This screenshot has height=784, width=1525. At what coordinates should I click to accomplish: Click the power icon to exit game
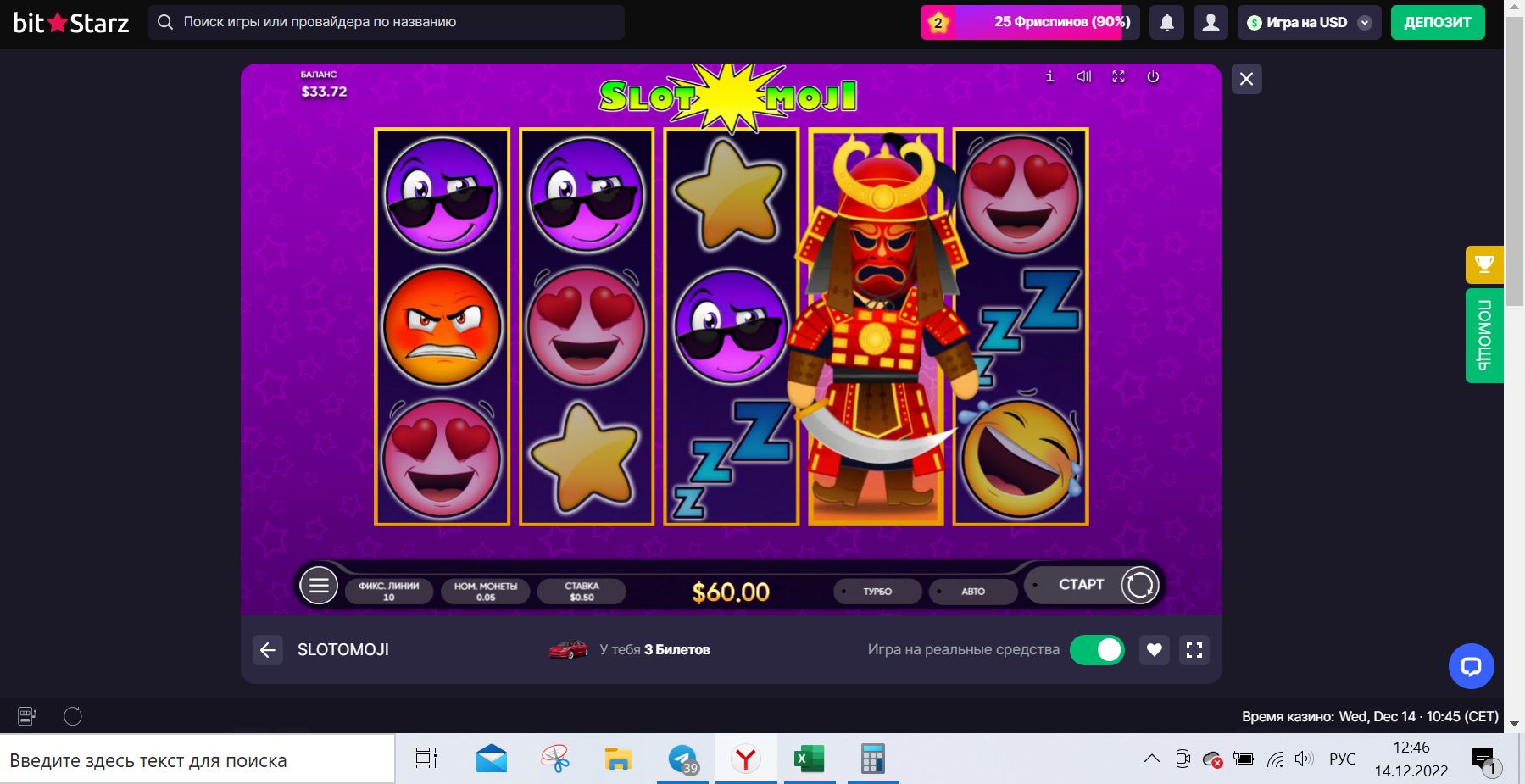(1153, 76)
